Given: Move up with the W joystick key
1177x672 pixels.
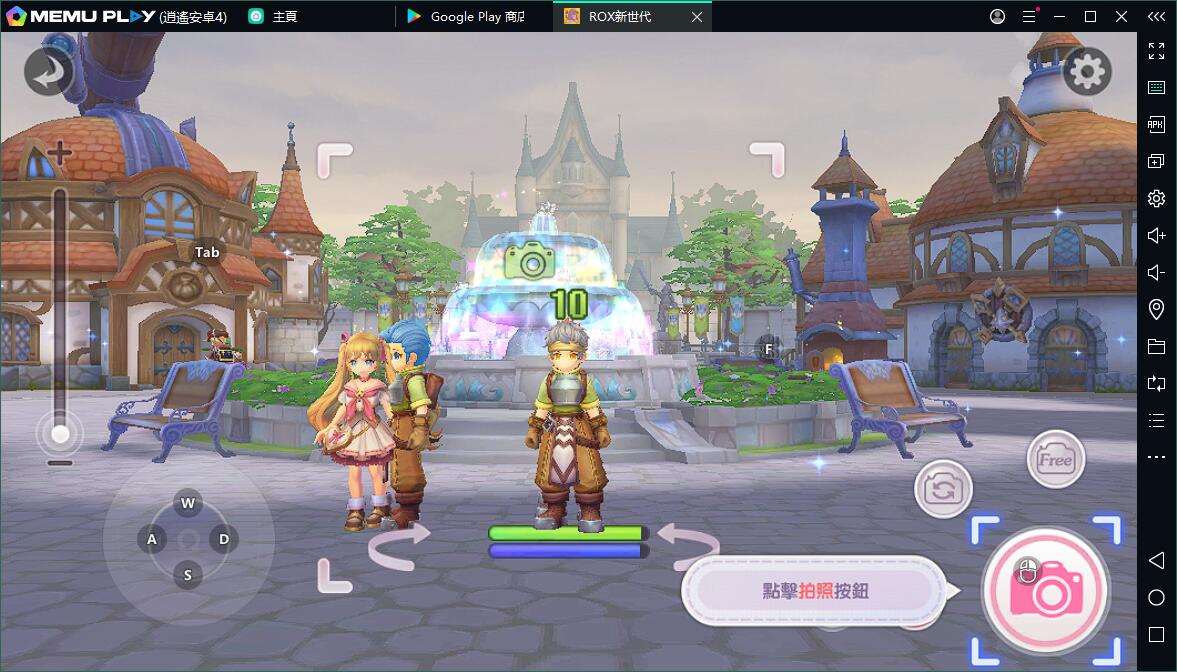Looking at the screenshot, I should pos(188,502).
